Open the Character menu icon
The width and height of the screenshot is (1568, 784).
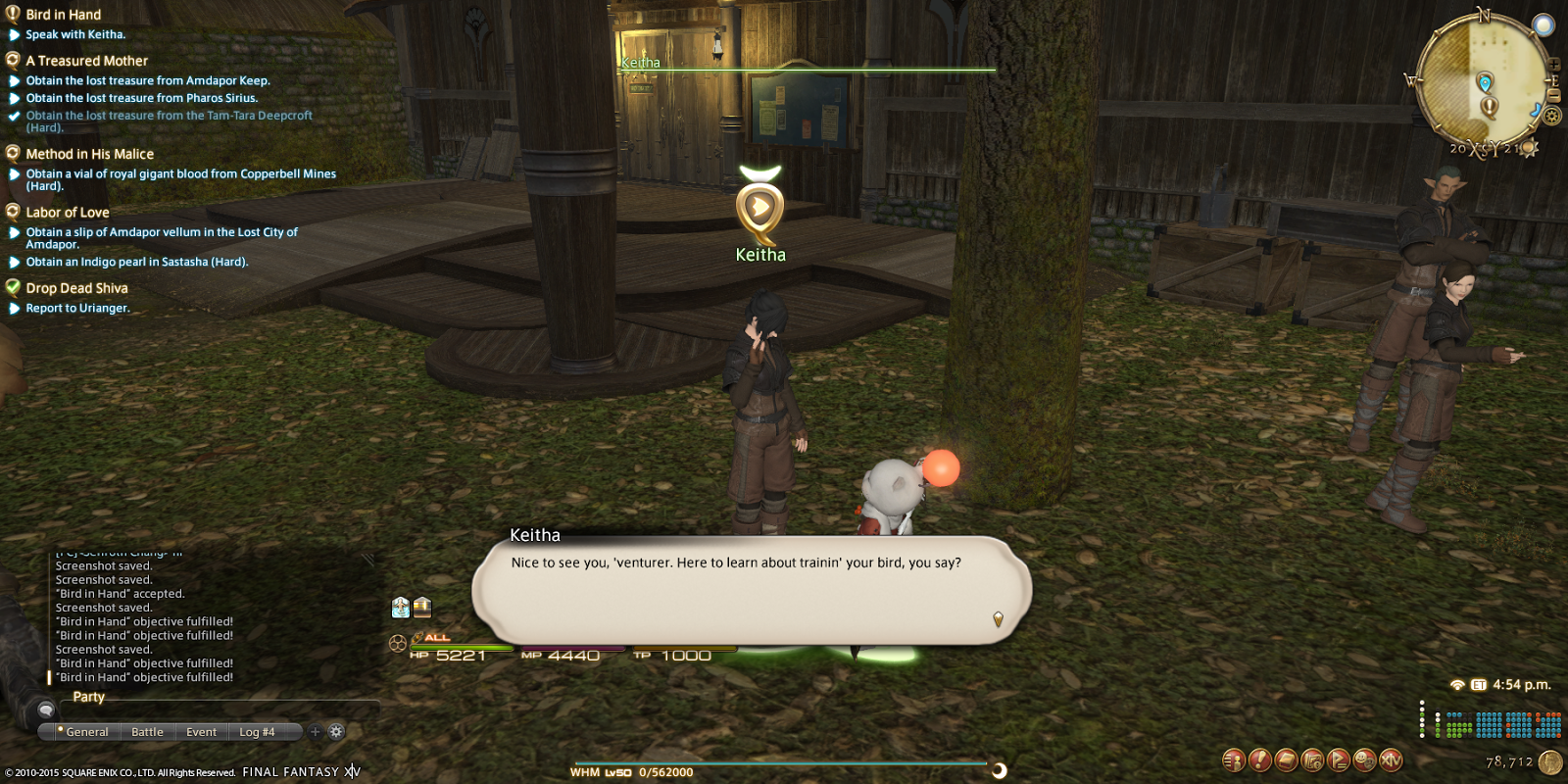coord(1233,759)
